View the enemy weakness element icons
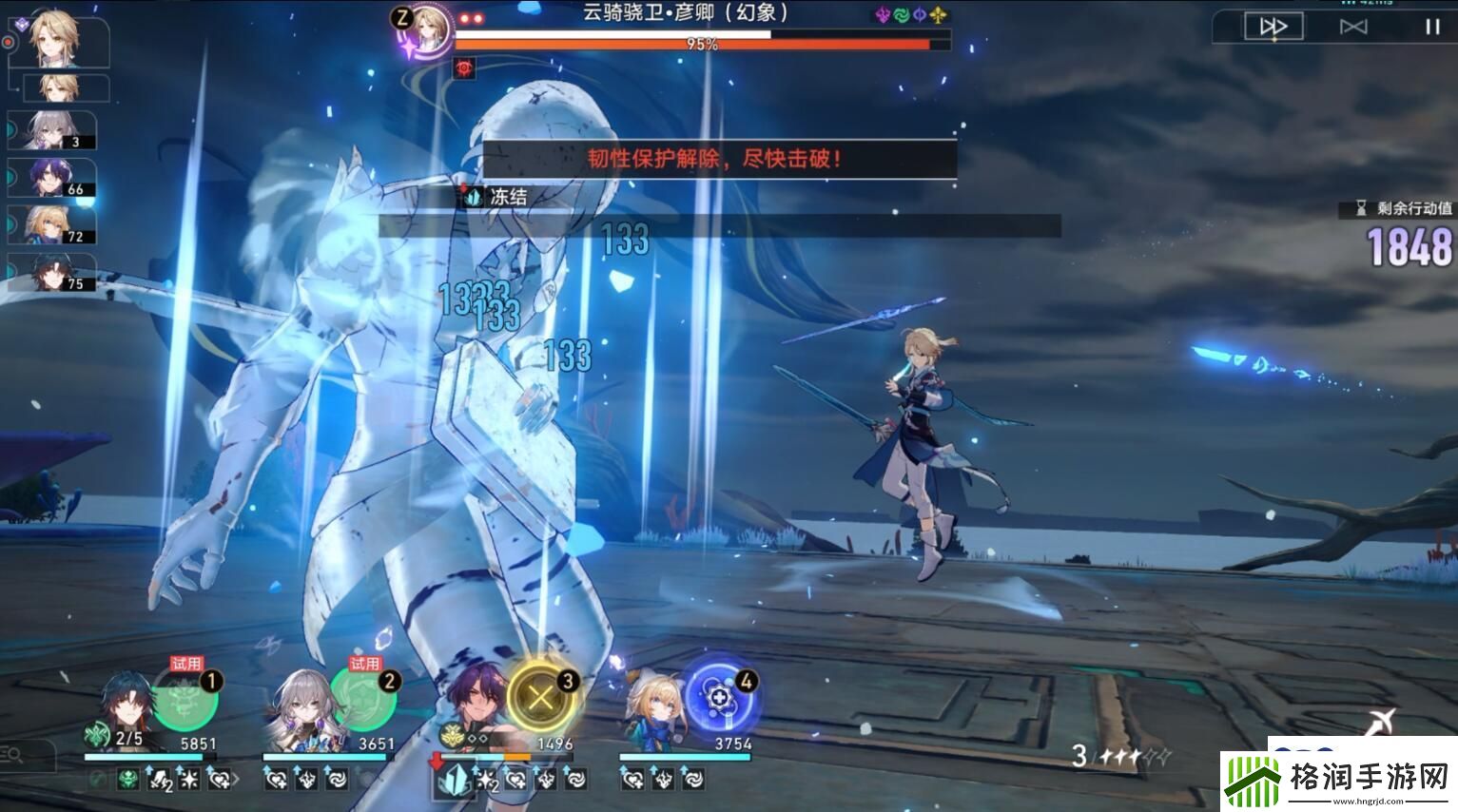 911,15
